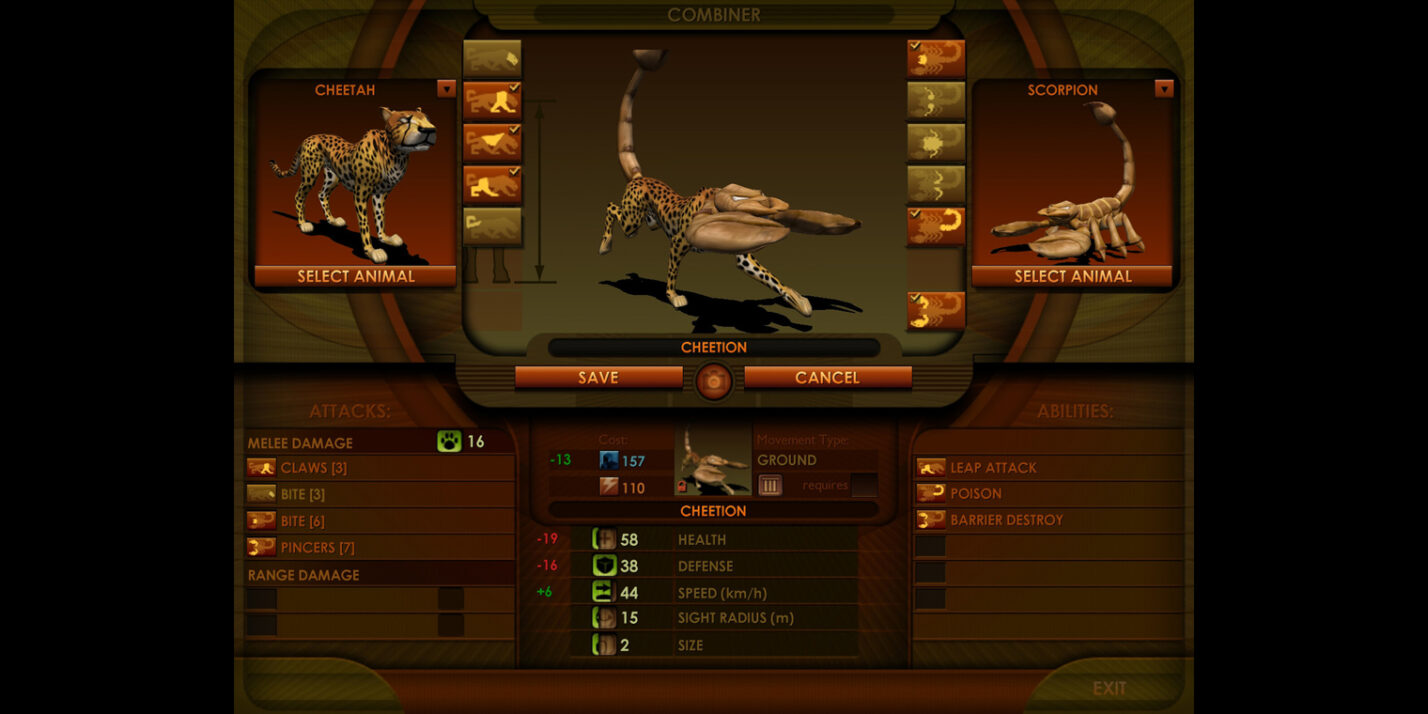
Task: Choose Select Animal under the Scorpion
Action: click(x=1072, y=276)
